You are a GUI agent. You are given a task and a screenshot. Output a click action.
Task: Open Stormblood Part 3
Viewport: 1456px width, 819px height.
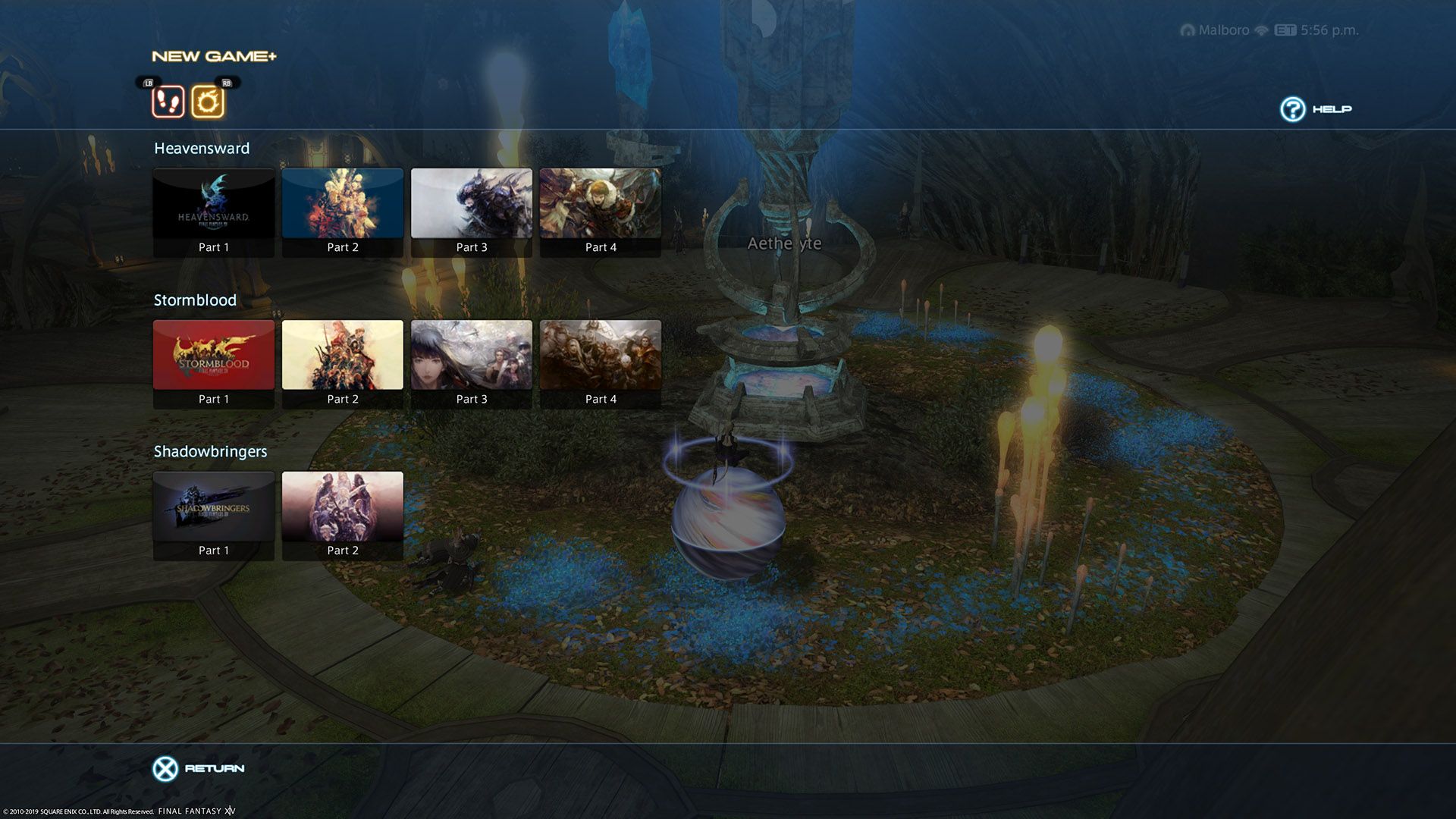[471, 364]
